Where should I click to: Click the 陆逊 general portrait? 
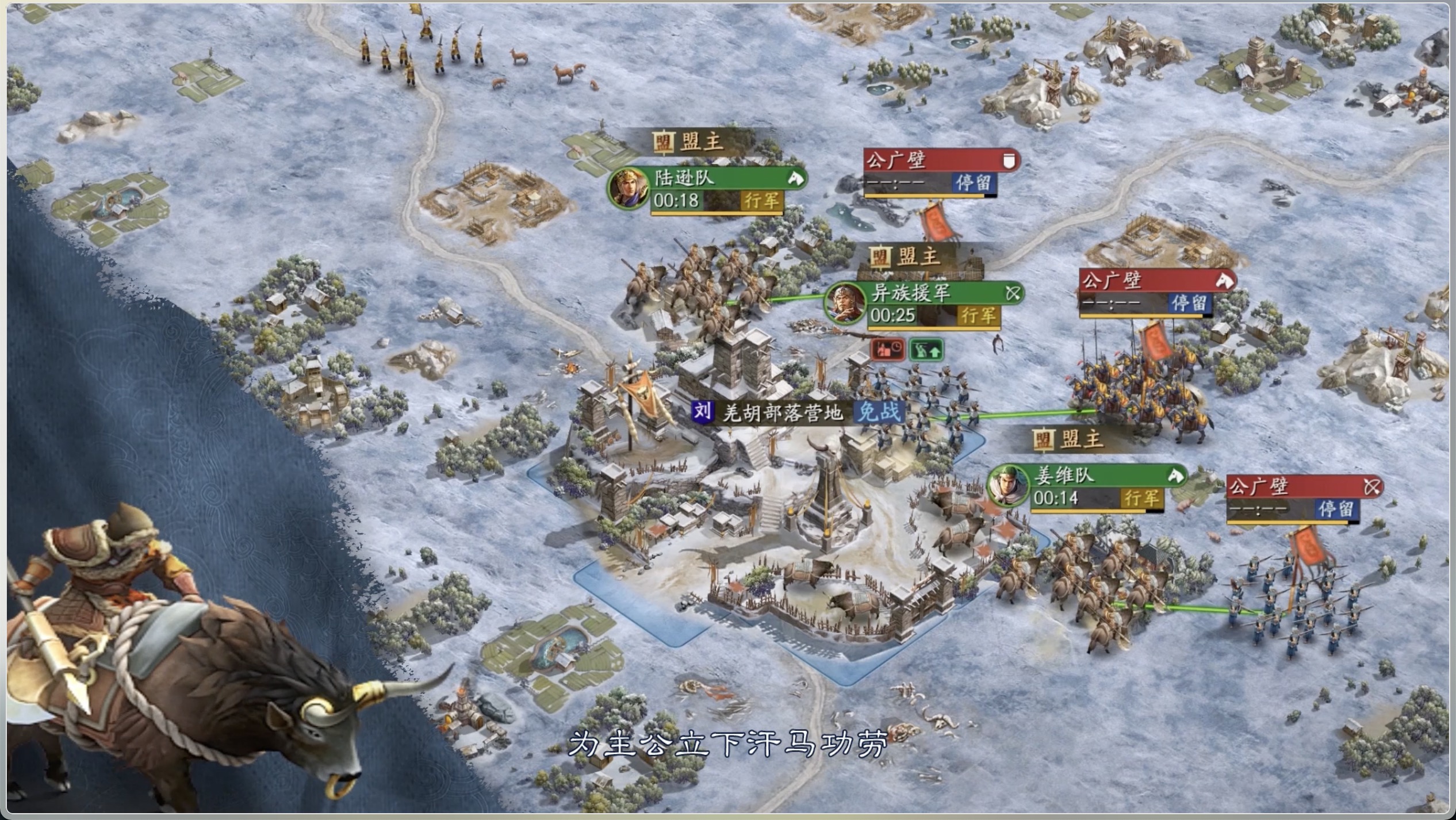tap(628, 188)
